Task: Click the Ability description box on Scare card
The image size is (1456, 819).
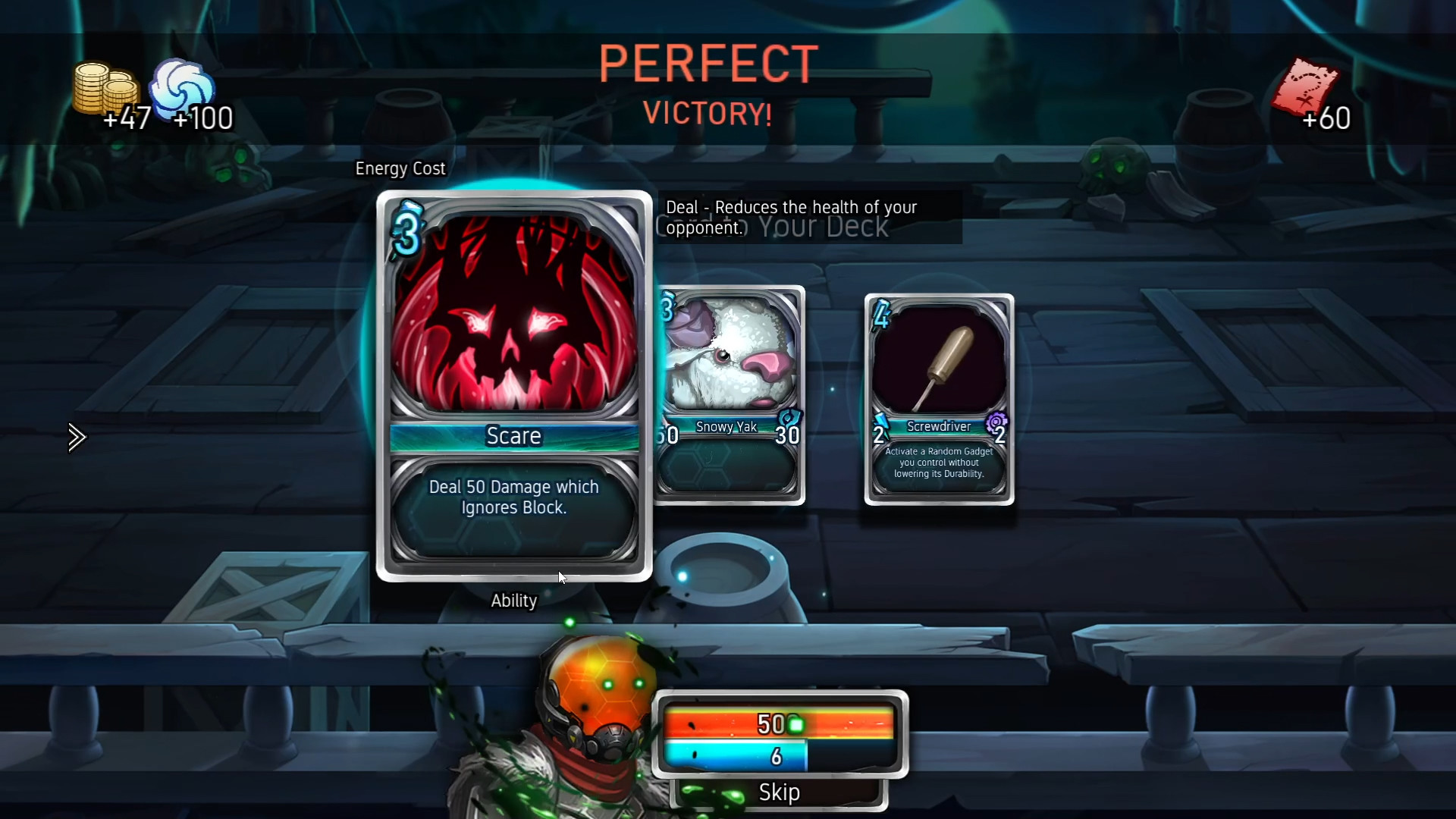Action: (513, 508)
